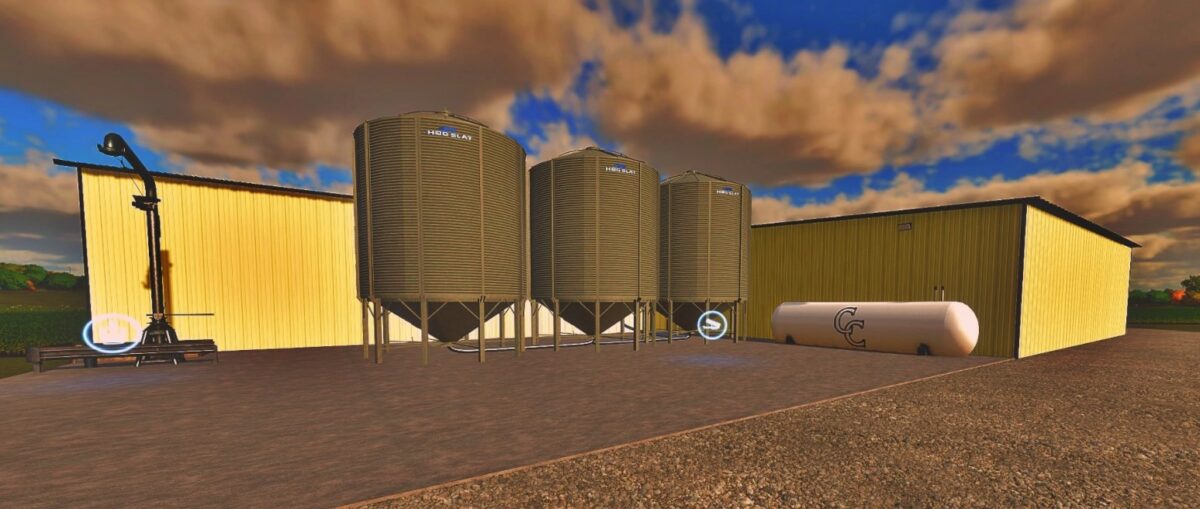1200x509 pixels.
Task: Click the glowing circle marker beside the auger
Action: point(112,332)
